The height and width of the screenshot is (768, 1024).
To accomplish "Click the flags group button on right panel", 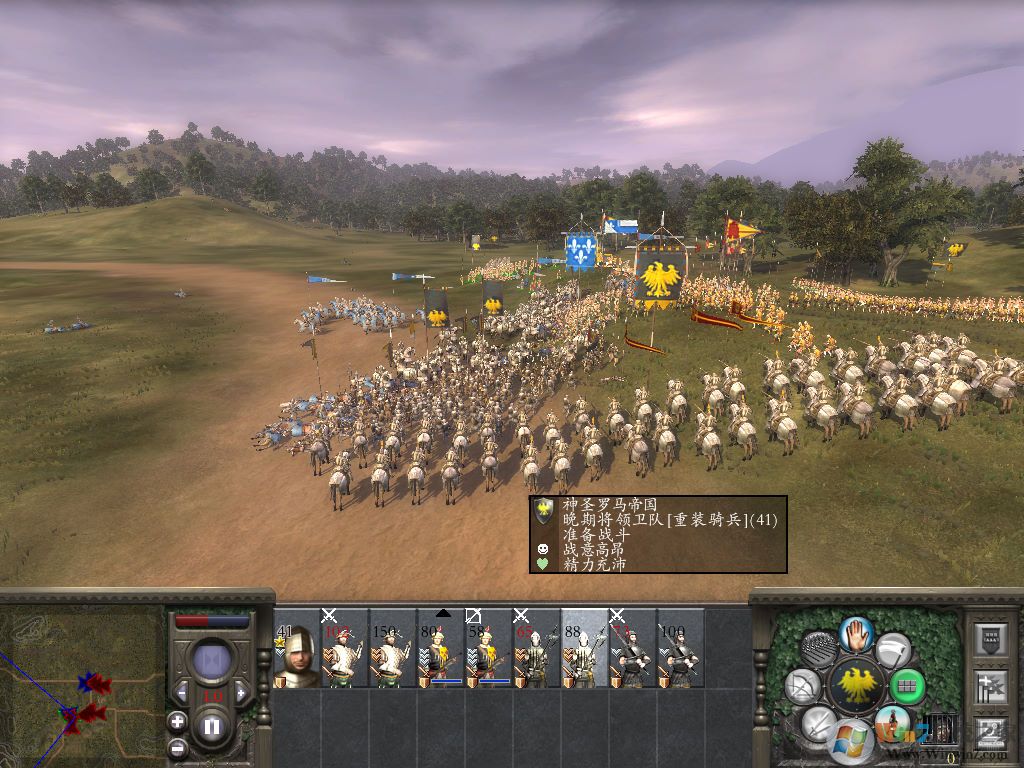I will pyautogui.click(x=990, y=687).
